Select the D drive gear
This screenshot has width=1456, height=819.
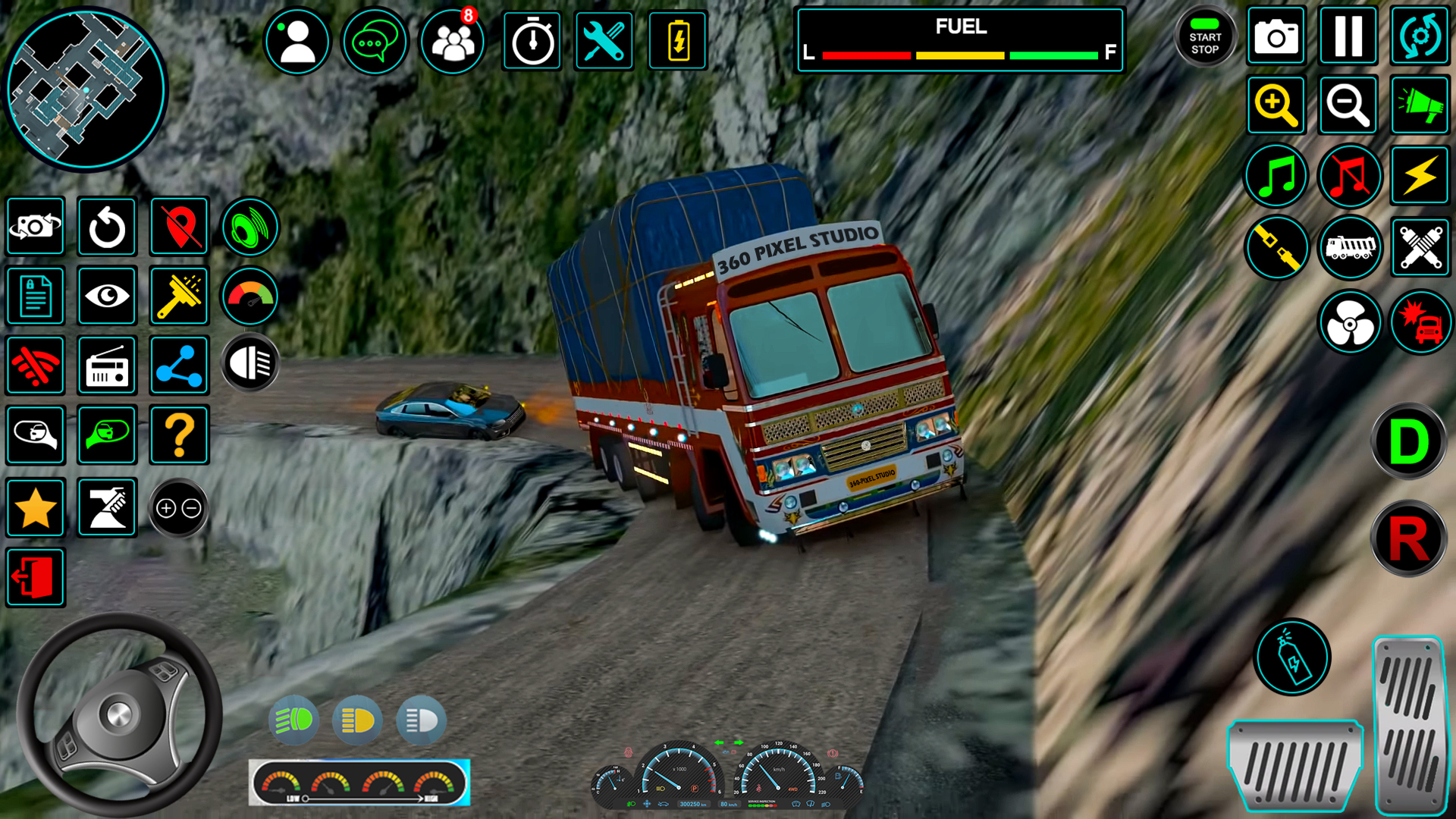[x=1408, y=442]
